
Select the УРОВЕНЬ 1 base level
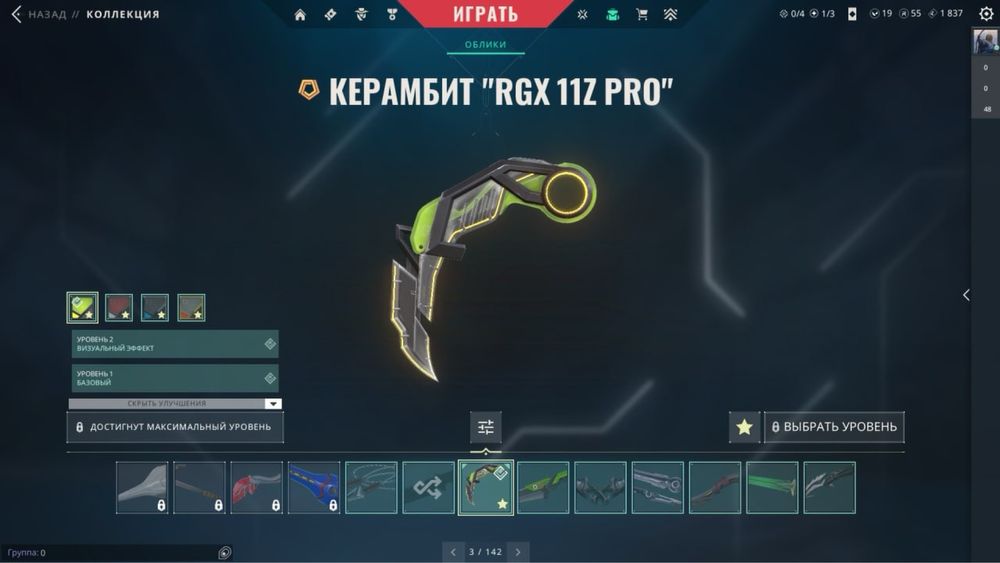(175, 378)
